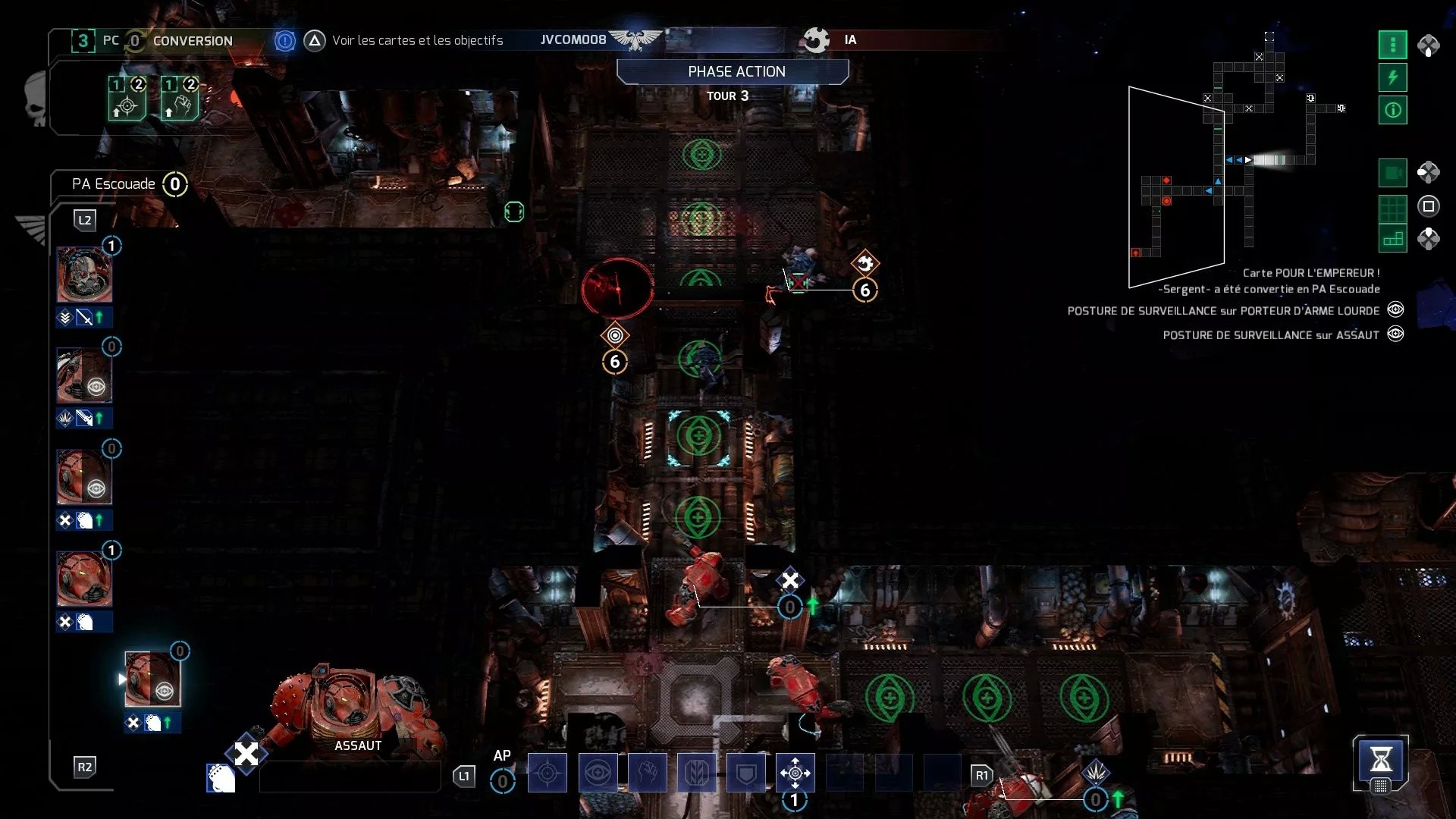Select the lightning ability icon on the right
Viewport: 1456px width, 819px height.
(1392, 77)
